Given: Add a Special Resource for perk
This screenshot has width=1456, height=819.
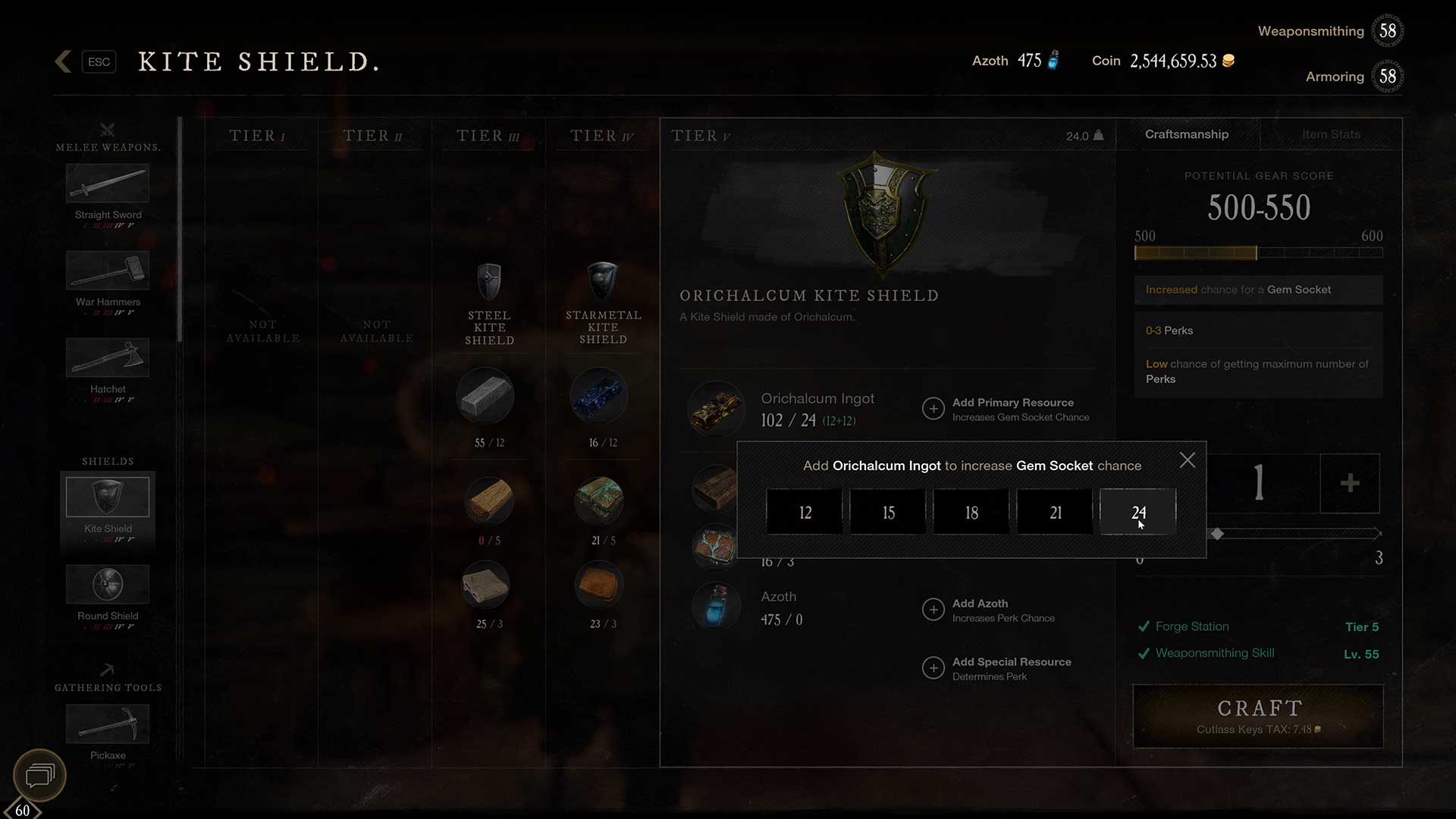Looking at the screenshot, I should 934,668.
